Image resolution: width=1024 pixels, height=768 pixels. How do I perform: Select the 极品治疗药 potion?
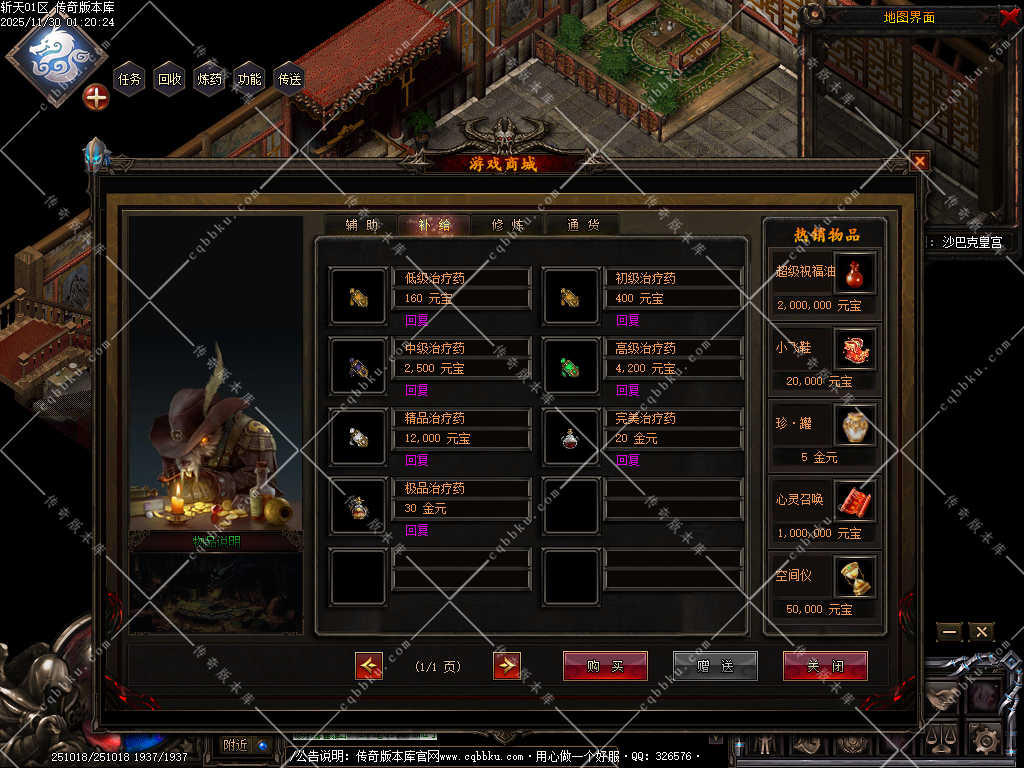[358, 506]
